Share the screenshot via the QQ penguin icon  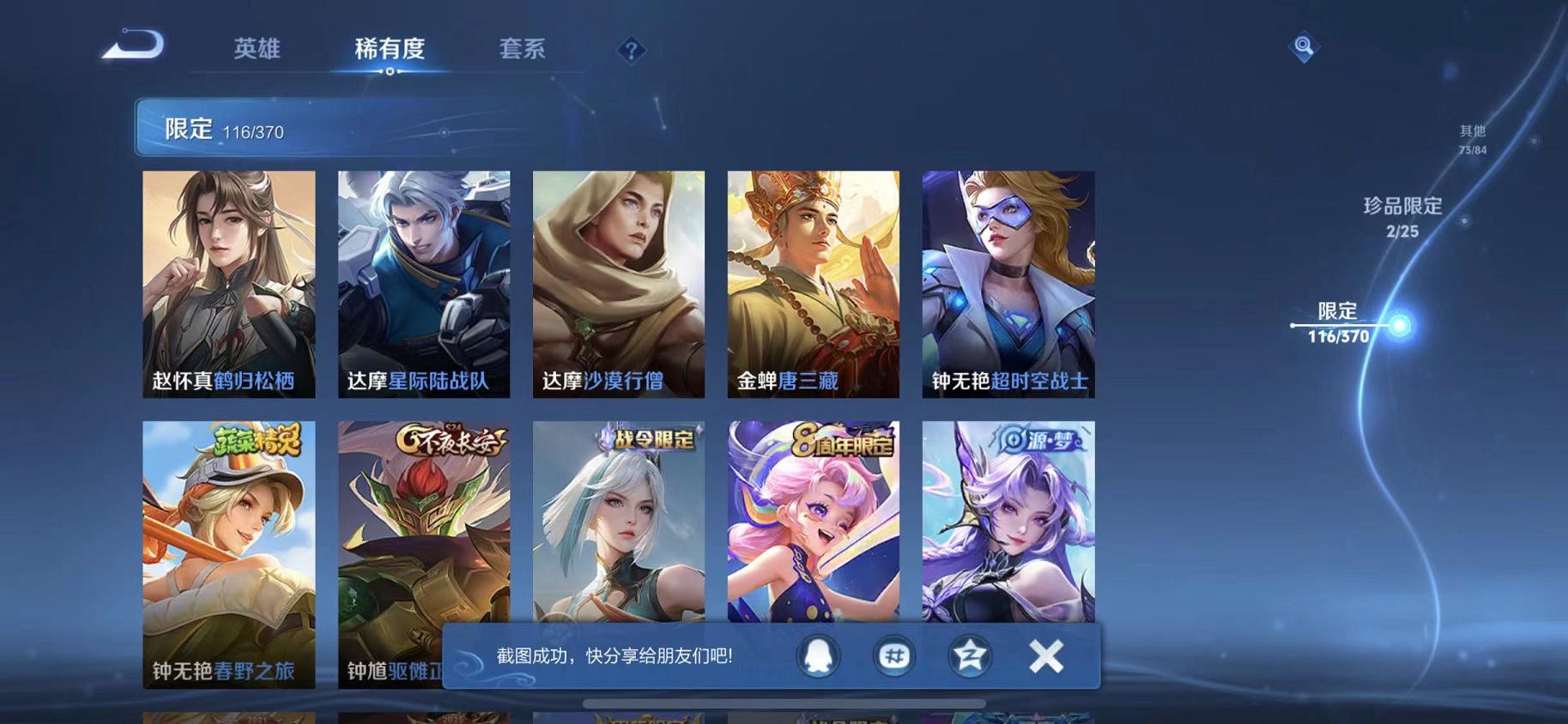pos(815,656)
